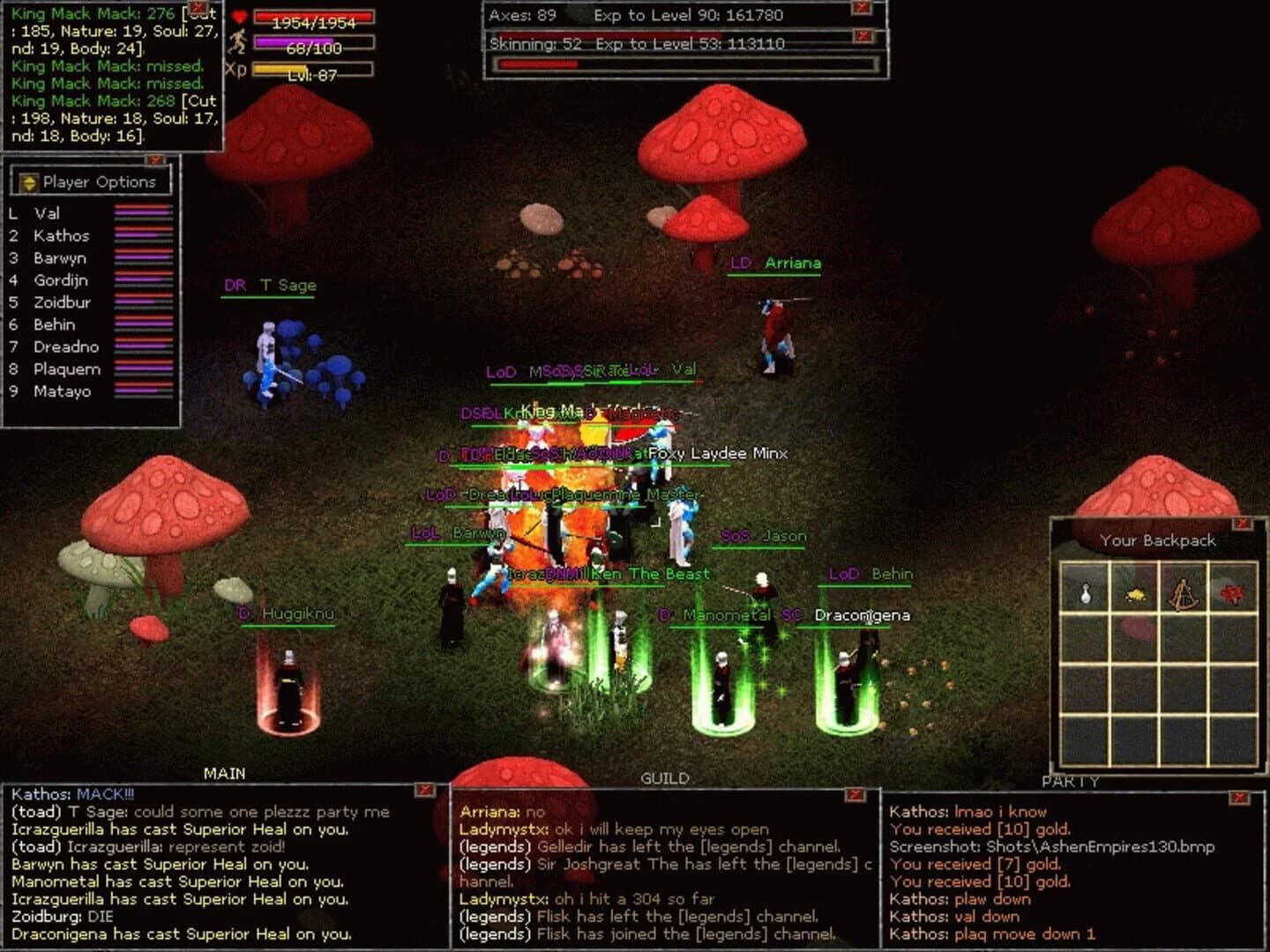Click the diamond icon on Player Options header
The width and height of the screenshot is (1270, 952).
point(29,182)
